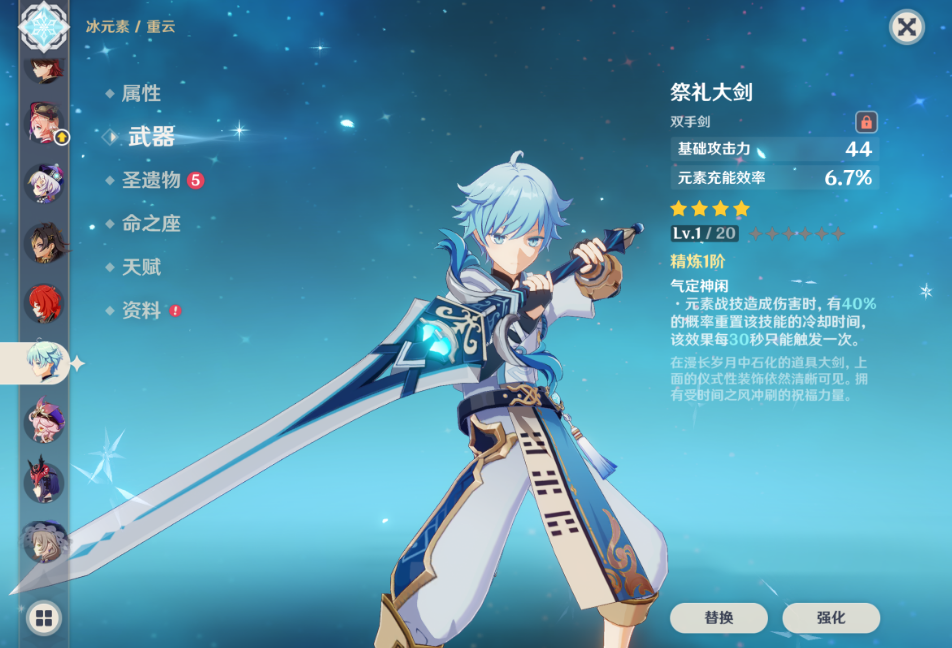Open the 属性 attributes tab
952x648 pixels.
point(141,93)
